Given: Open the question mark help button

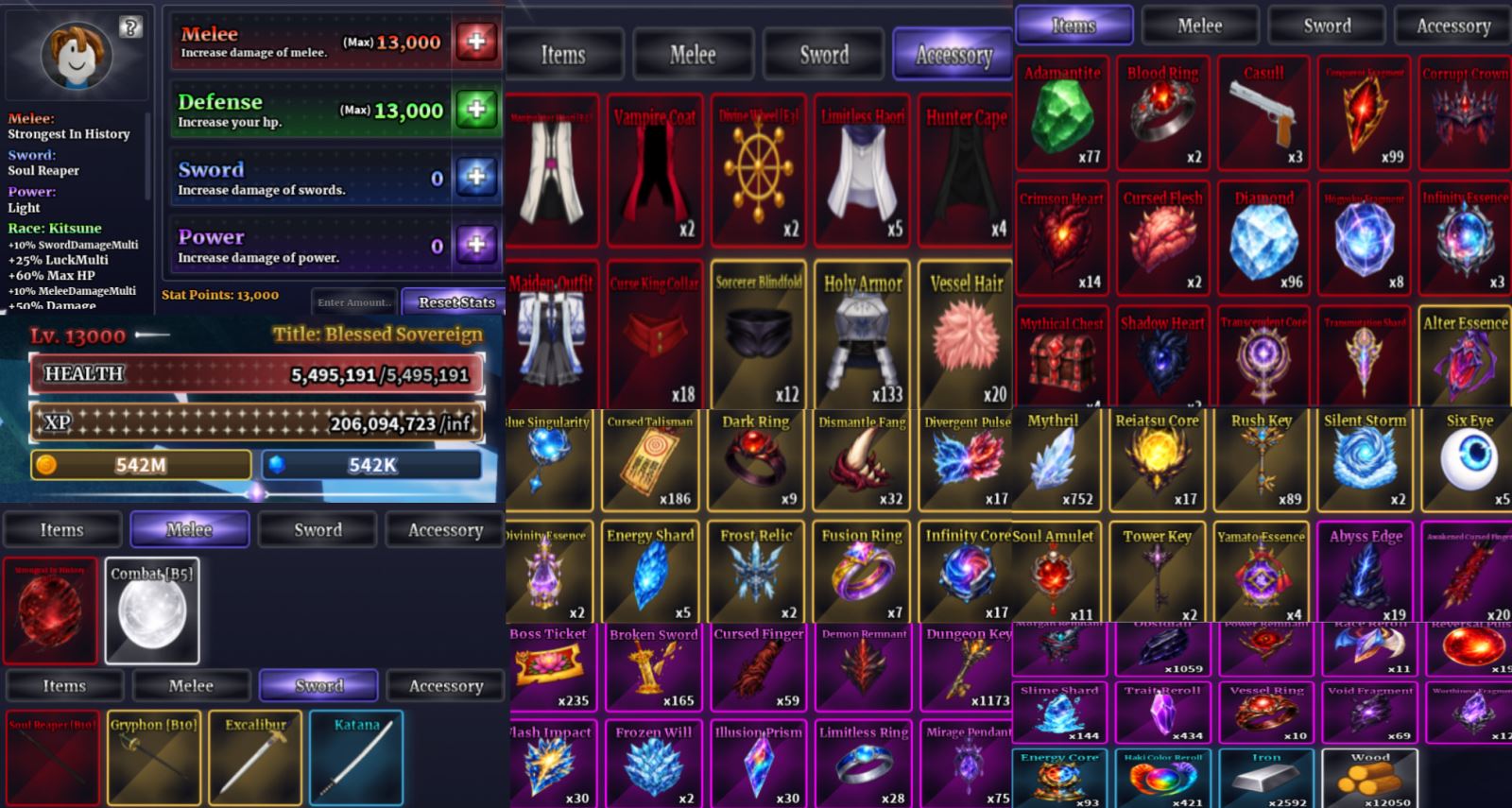Looking at the screenshot, I should point(130,27).
